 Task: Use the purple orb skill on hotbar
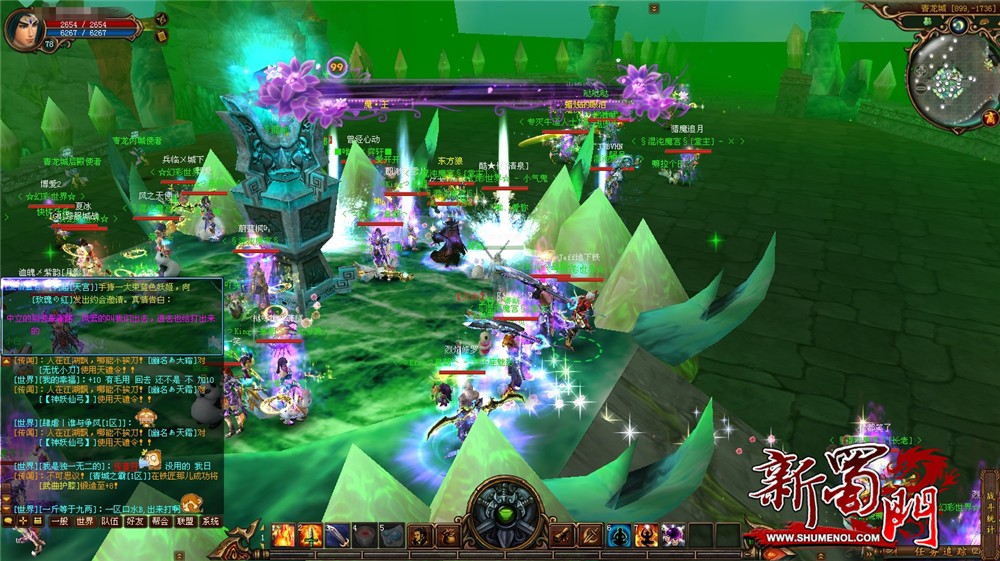672,536
